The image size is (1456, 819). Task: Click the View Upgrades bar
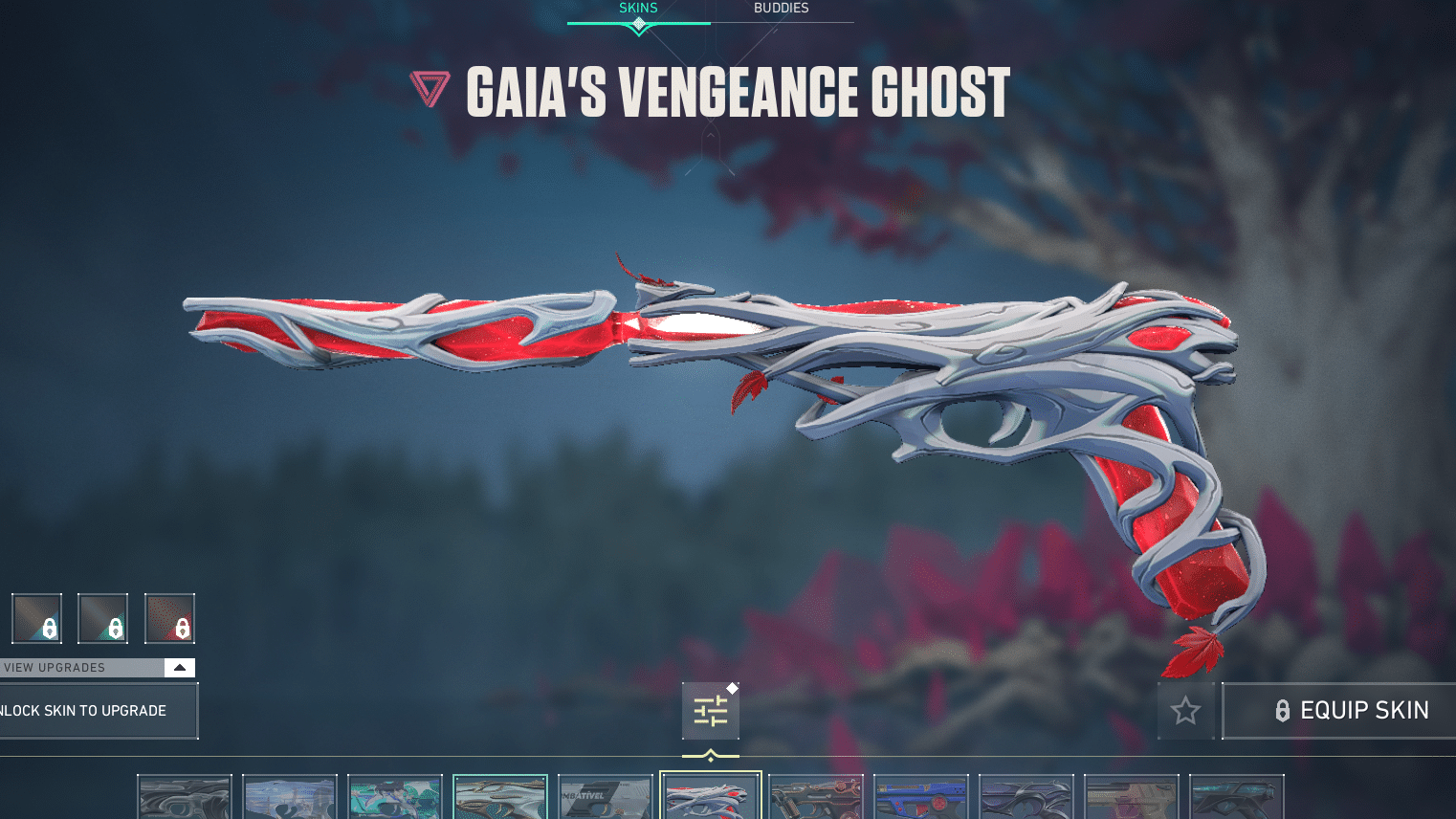click(x=77, y=667)
